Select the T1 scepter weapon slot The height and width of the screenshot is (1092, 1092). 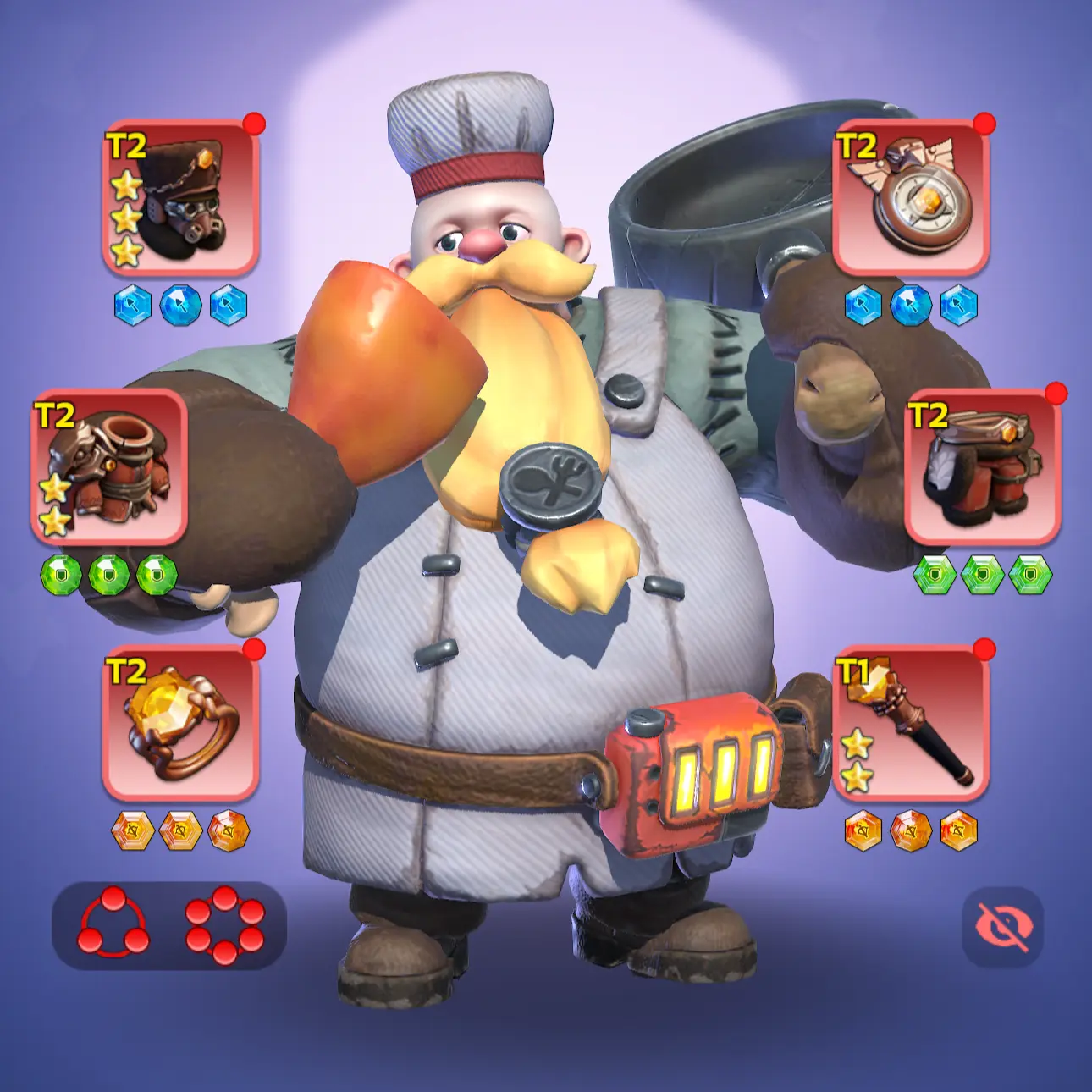click(x=911, y=722)
